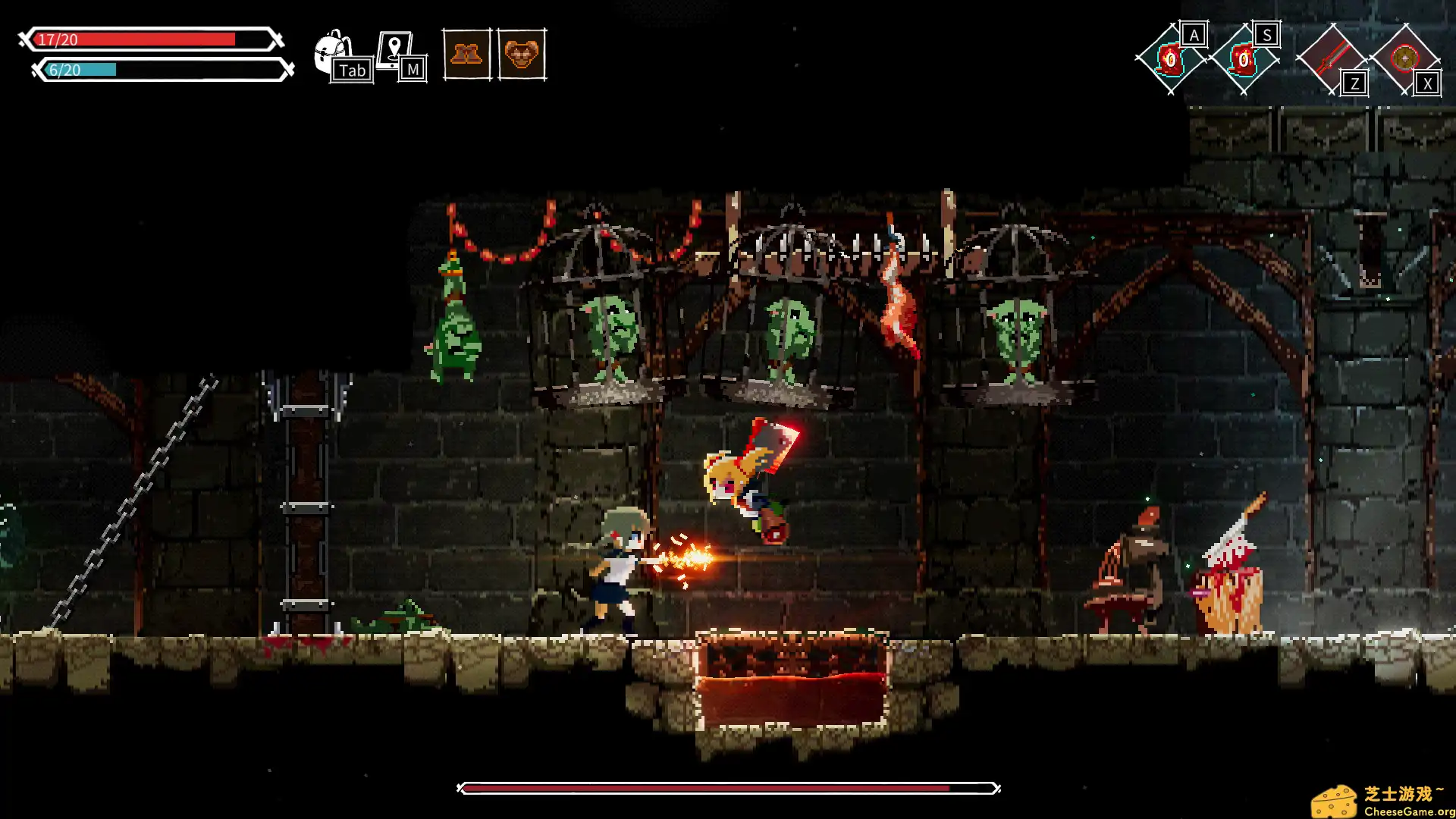Click the X shield hotkey badge
Viewport: 1456px width, 819px height.
1428,85
